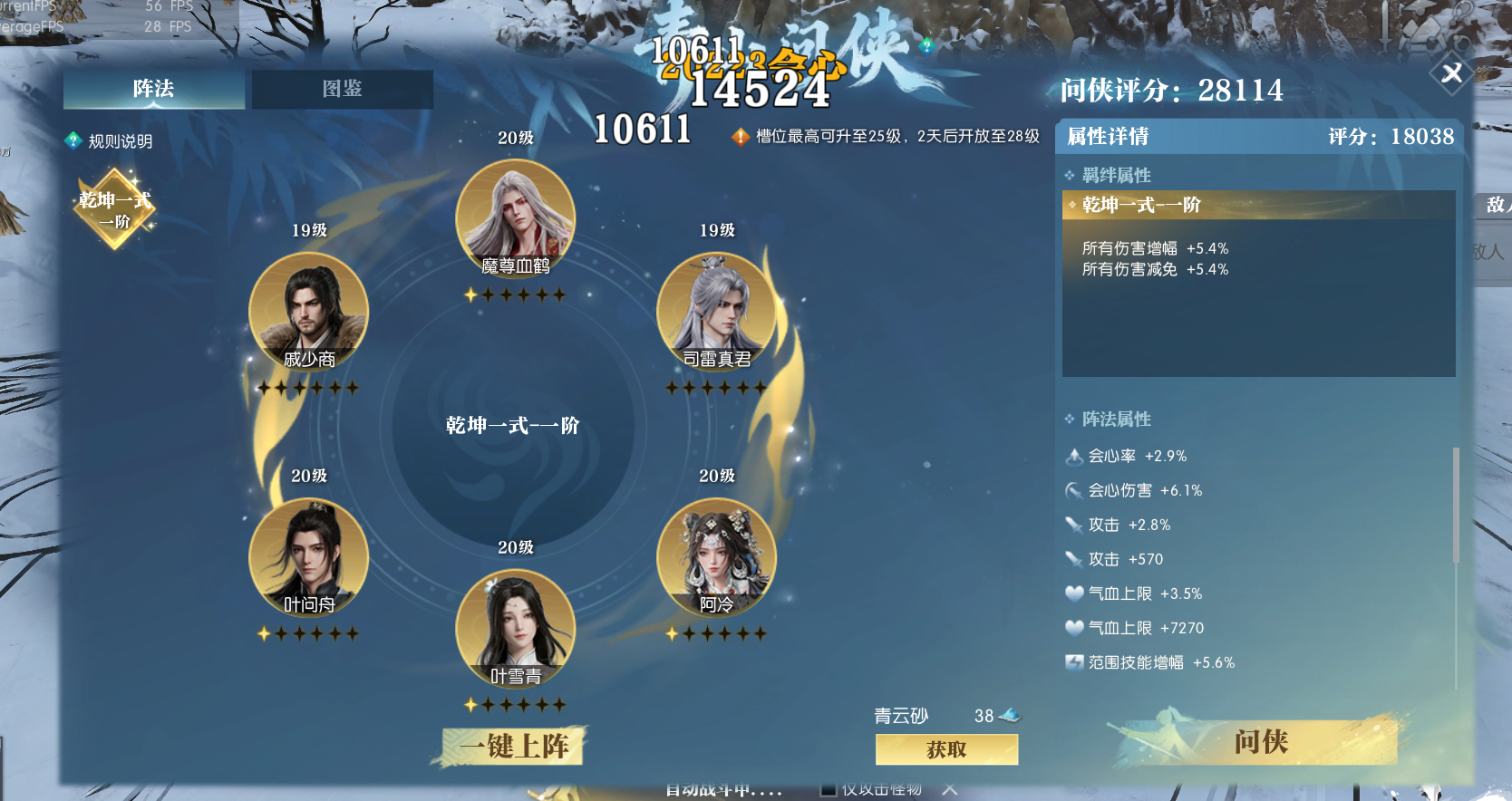Click the 气血上限 health heart icon

[1073, 594]
